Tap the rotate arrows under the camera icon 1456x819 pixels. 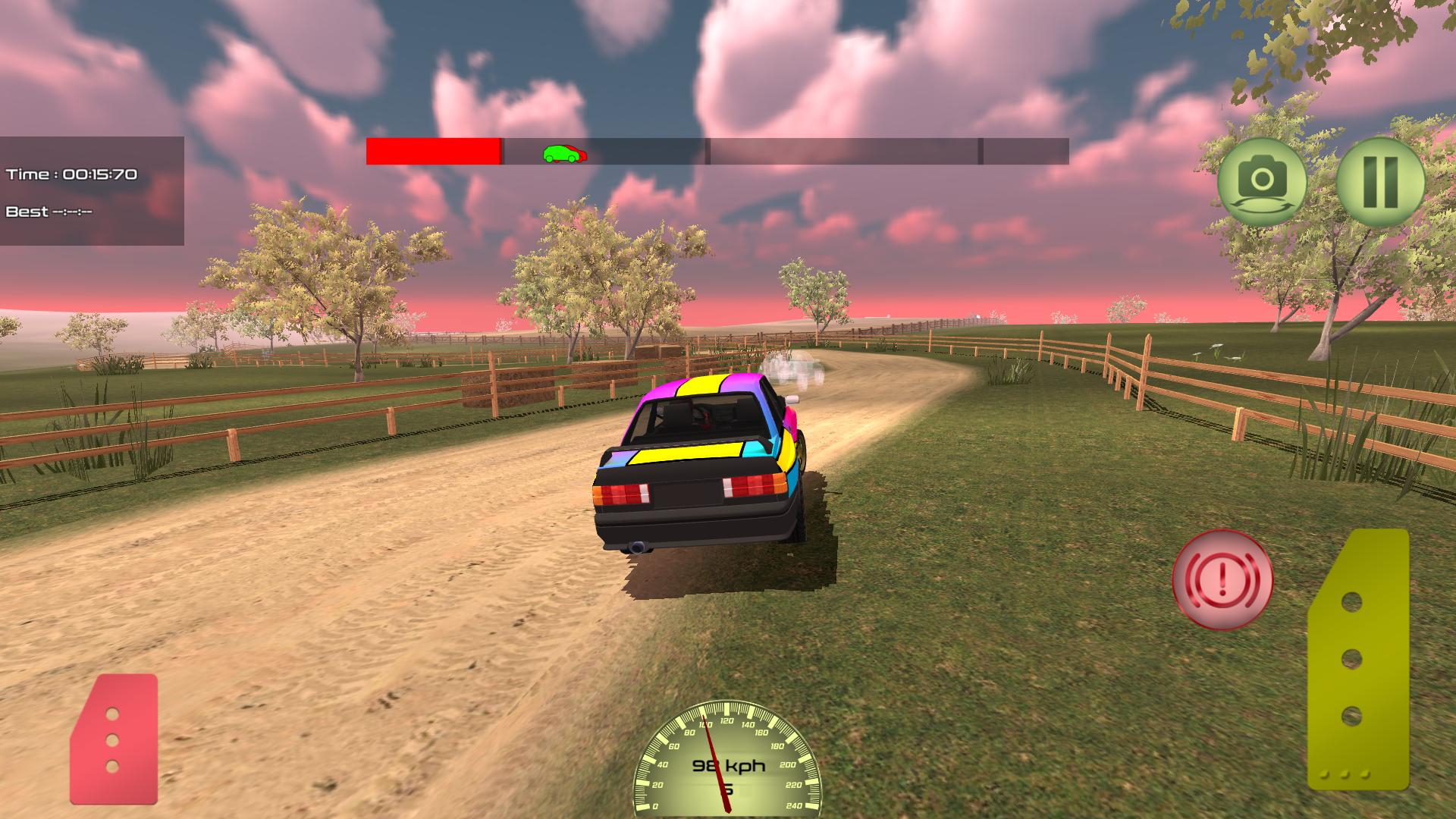click(x=1263, y=206)
